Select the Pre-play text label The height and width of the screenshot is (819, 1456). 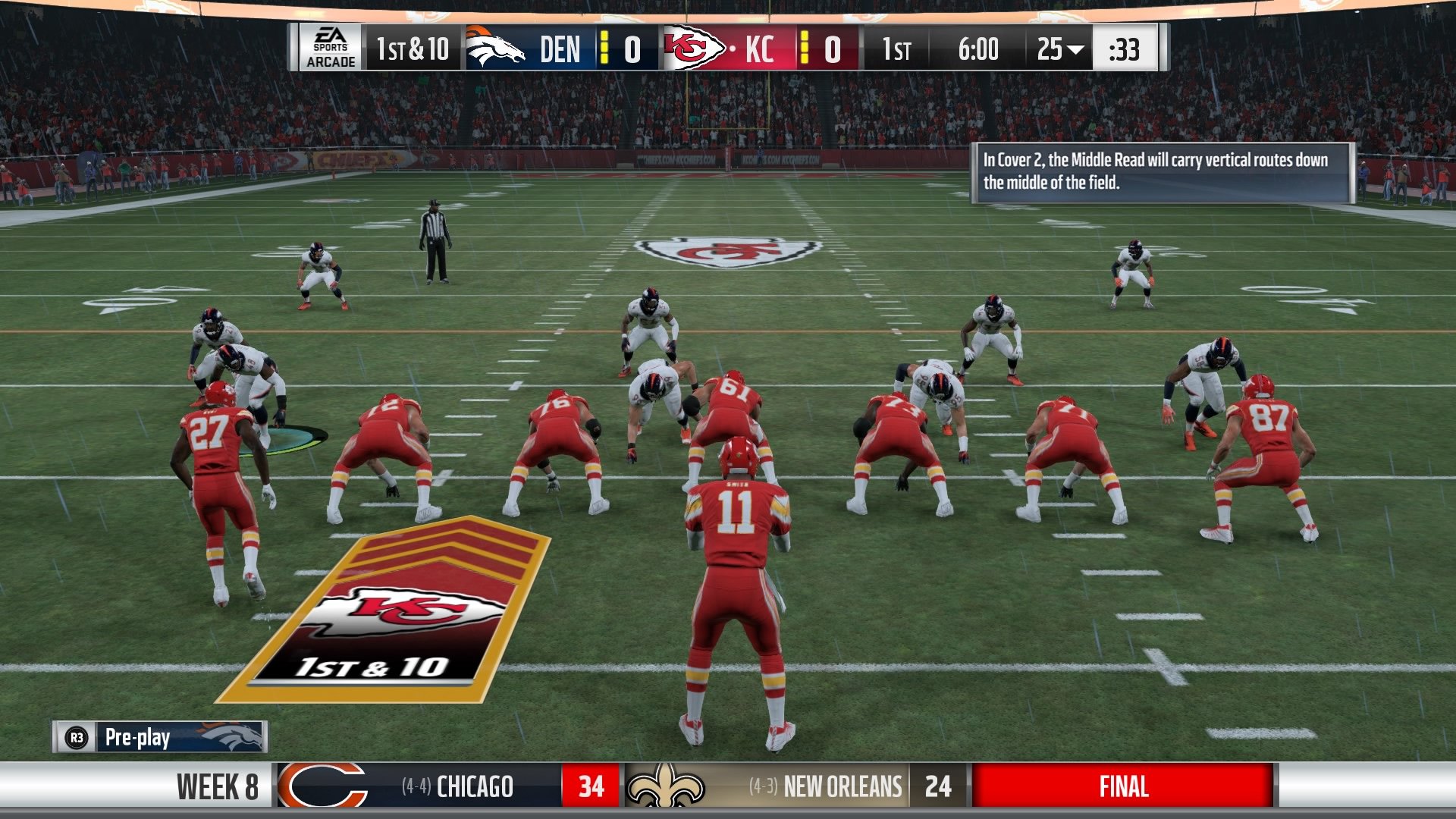click(139, 737)
